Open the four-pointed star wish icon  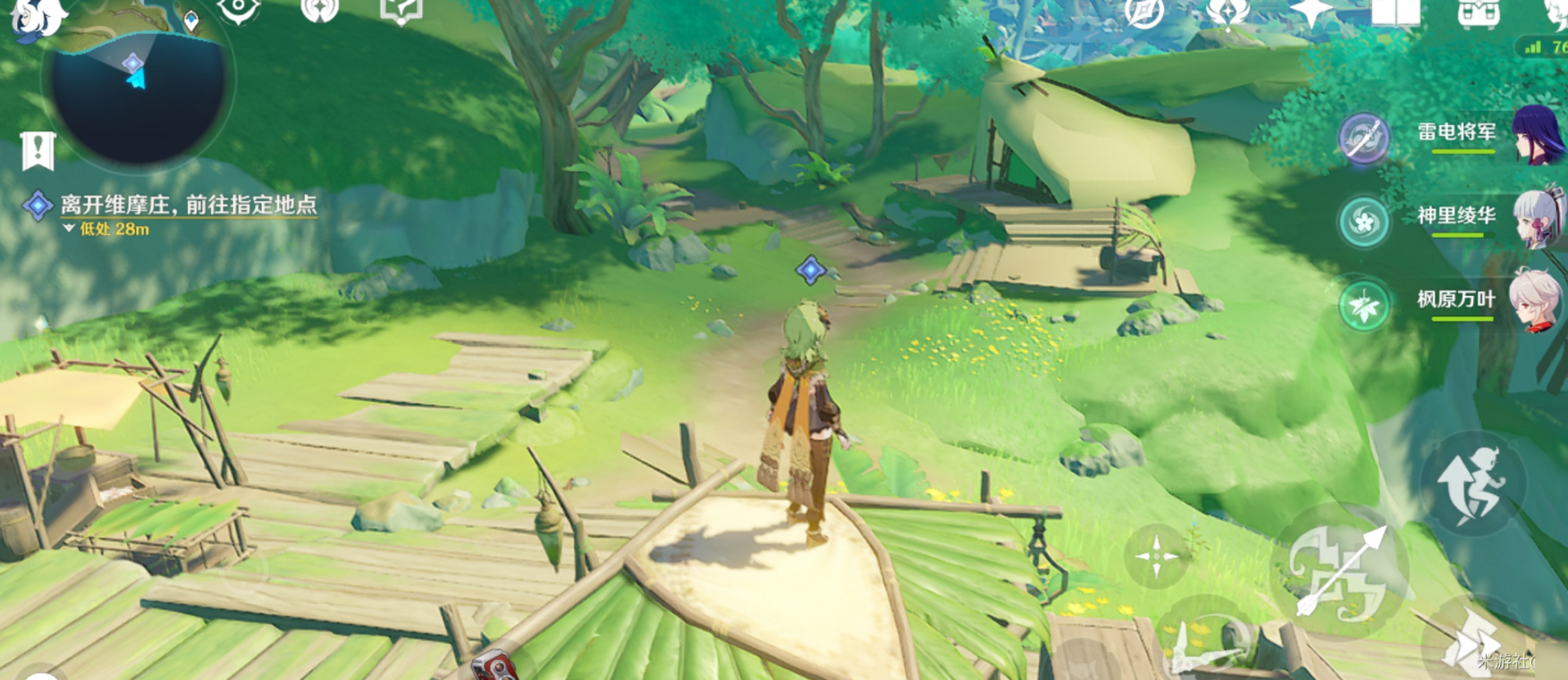click(x=1311, y=13)
